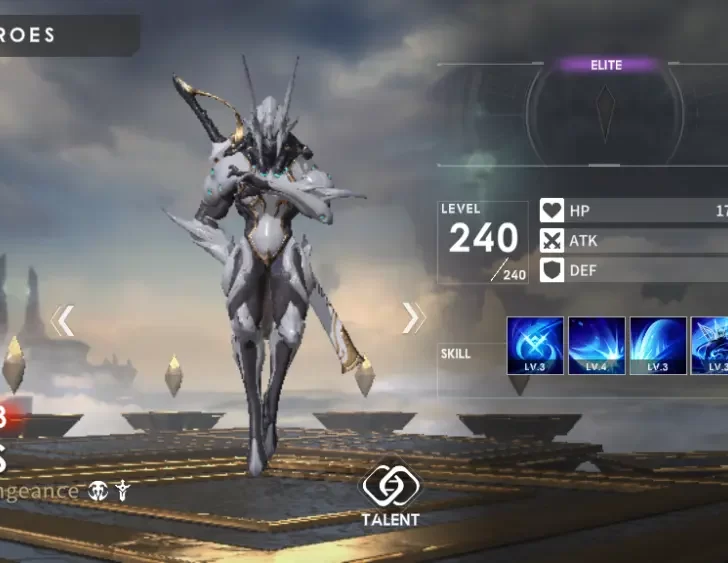
Task: Select the crescent slash skill icon
Action: [x=658, y=345]
